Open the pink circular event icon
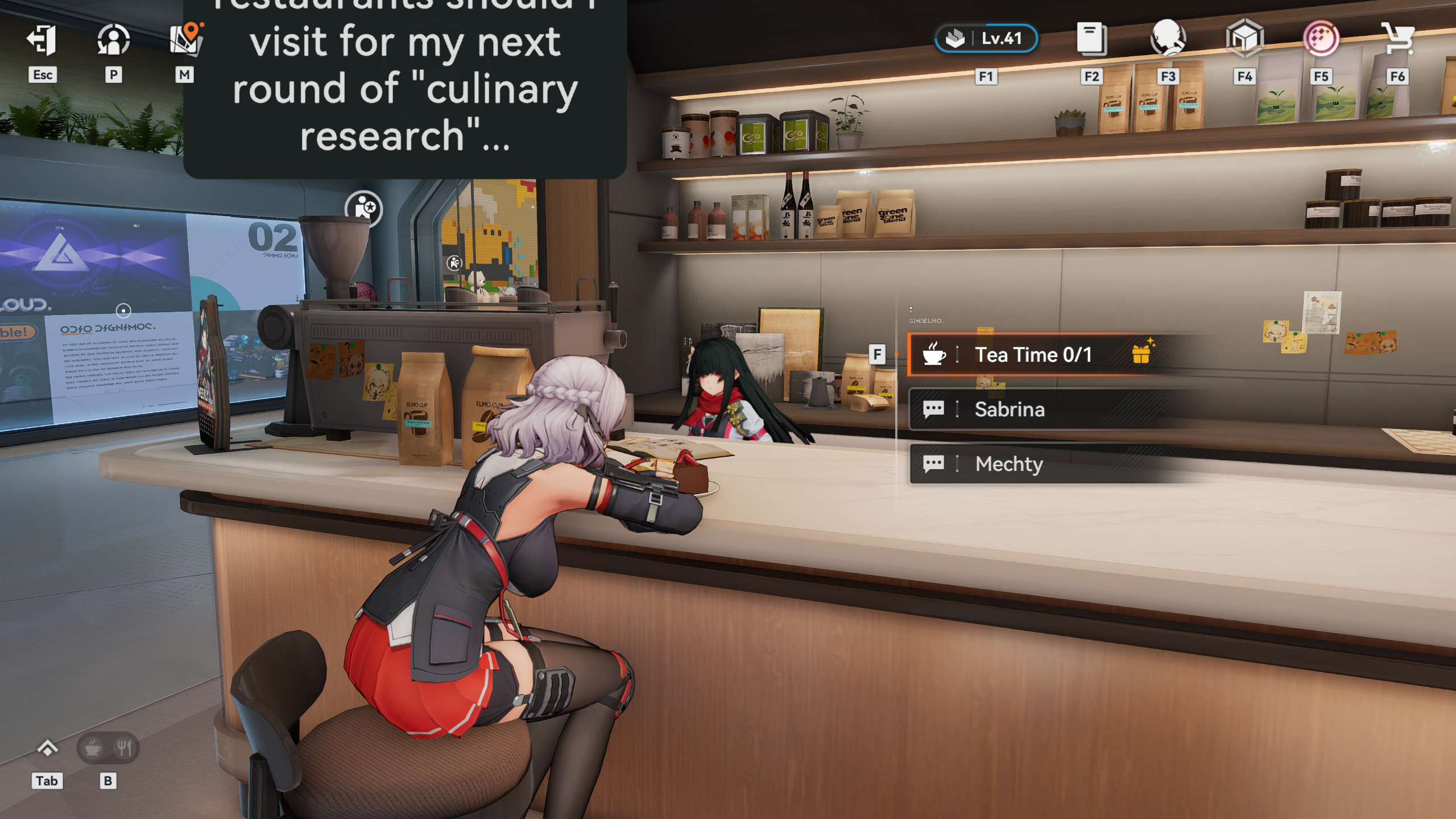The image size is (1456, 819). [x=1321, y=39]
